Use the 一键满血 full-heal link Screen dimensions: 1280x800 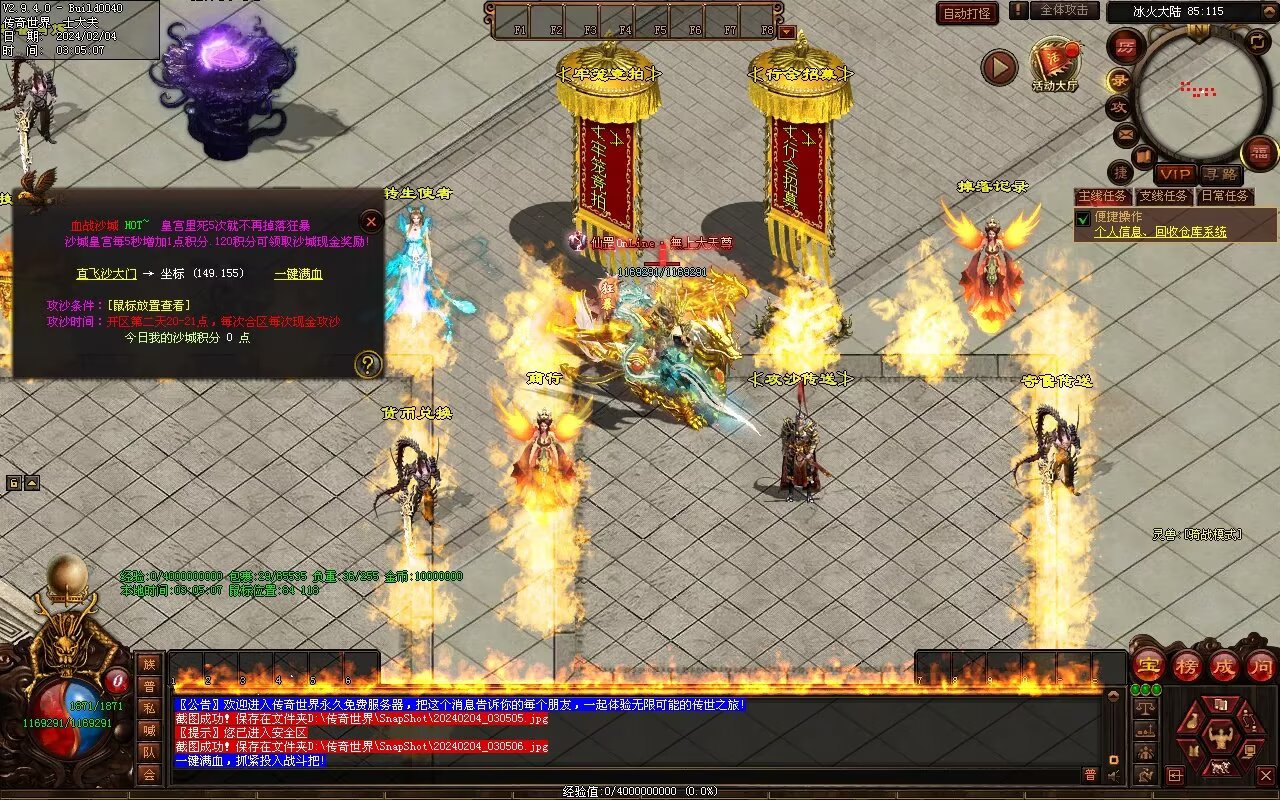298,273
